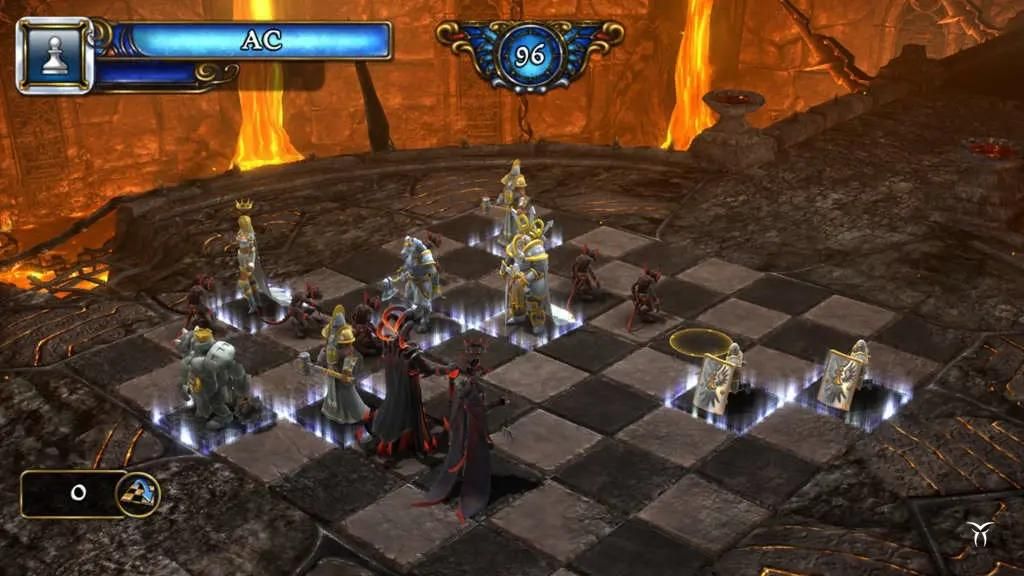Screen dimensions: 1024x576
Task: Click the checkerboard arrow move-counter icon
Action: [x=137, y=493]
